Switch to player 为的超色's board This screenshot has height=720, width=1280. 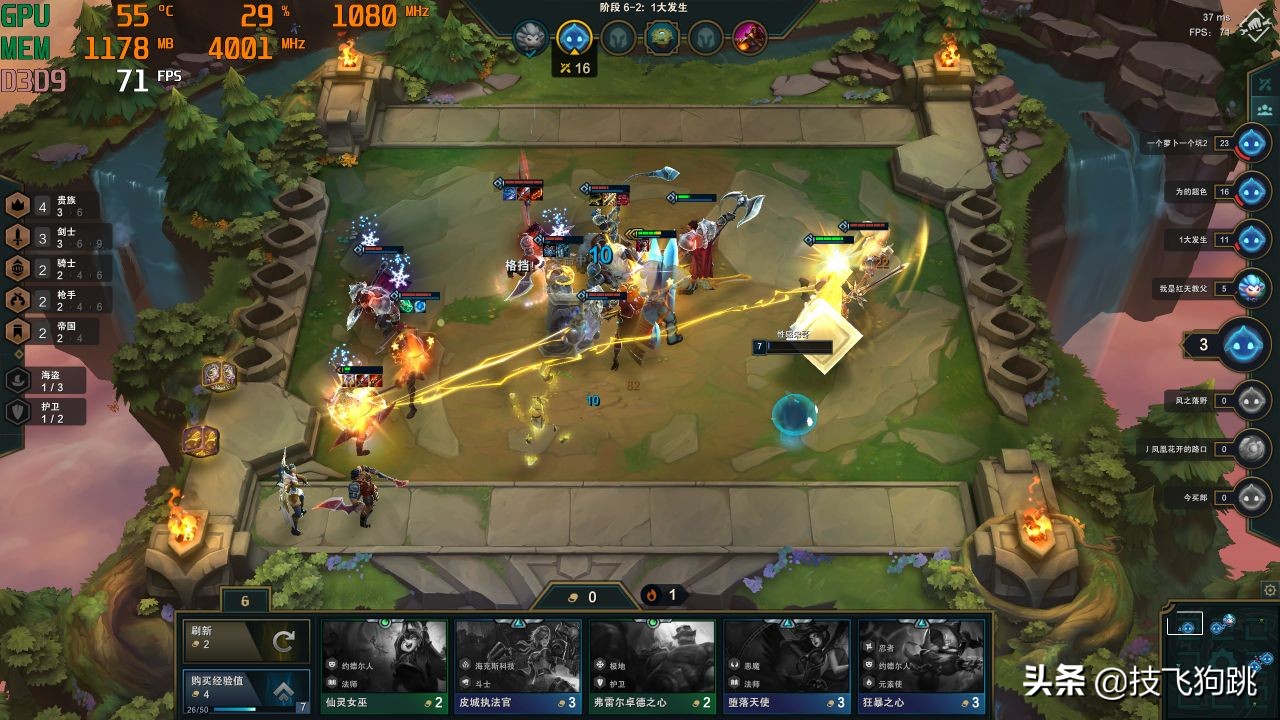tap(1251, 191)
